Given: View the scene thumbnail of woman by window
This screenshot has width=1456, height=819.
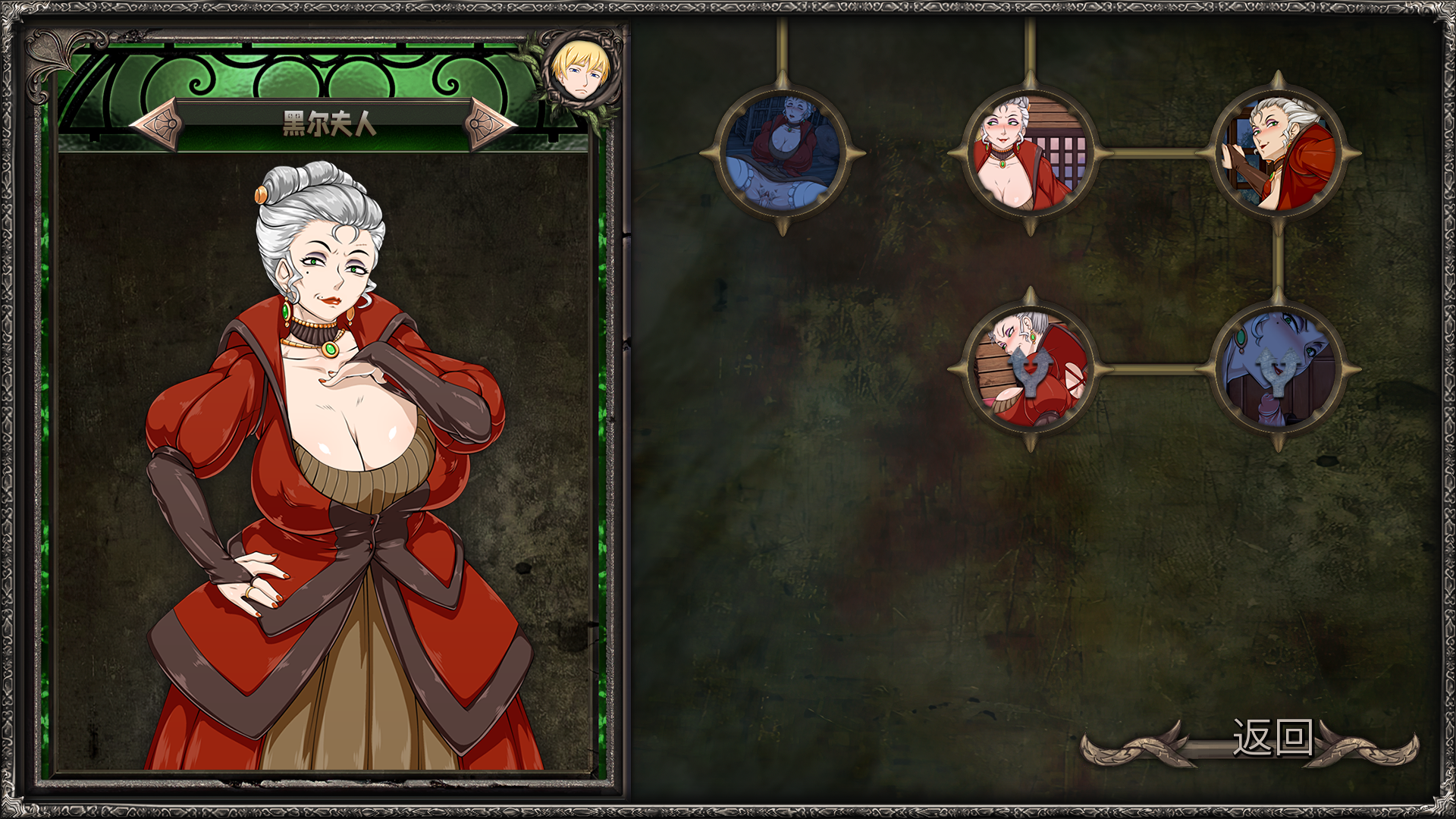Looking at the screenshot, I should [1278, 154].
